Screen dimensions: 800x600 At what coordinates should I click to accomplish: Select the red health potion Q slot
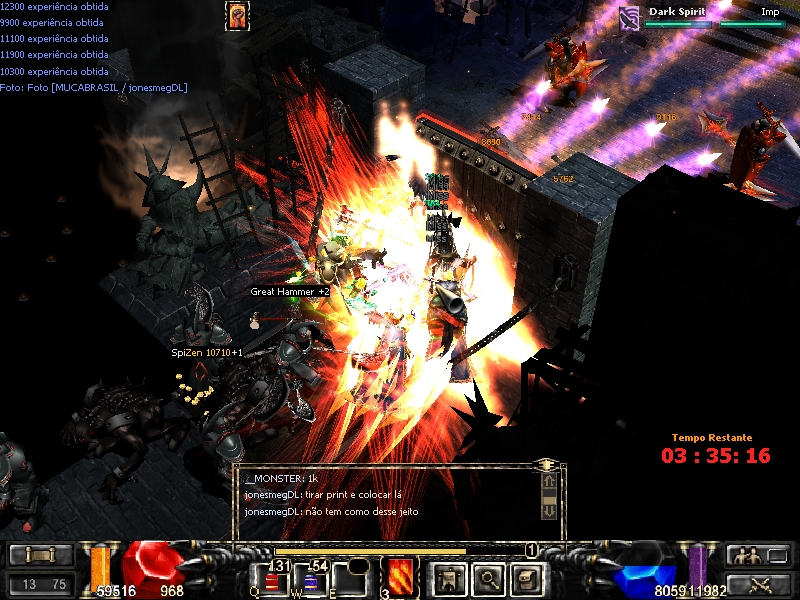pos(275,580)
